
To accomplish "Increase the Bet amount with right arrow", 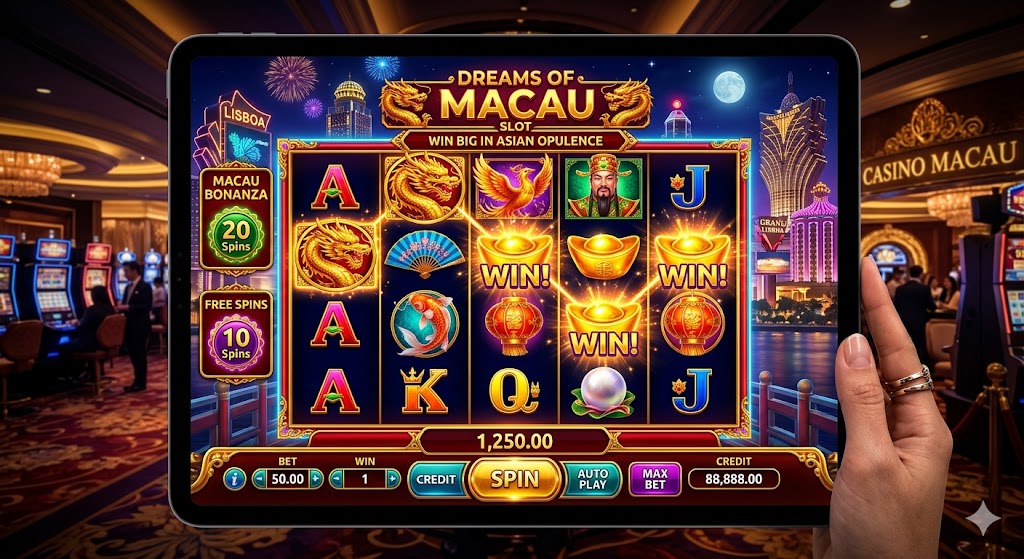I will [x=317, y=479].
